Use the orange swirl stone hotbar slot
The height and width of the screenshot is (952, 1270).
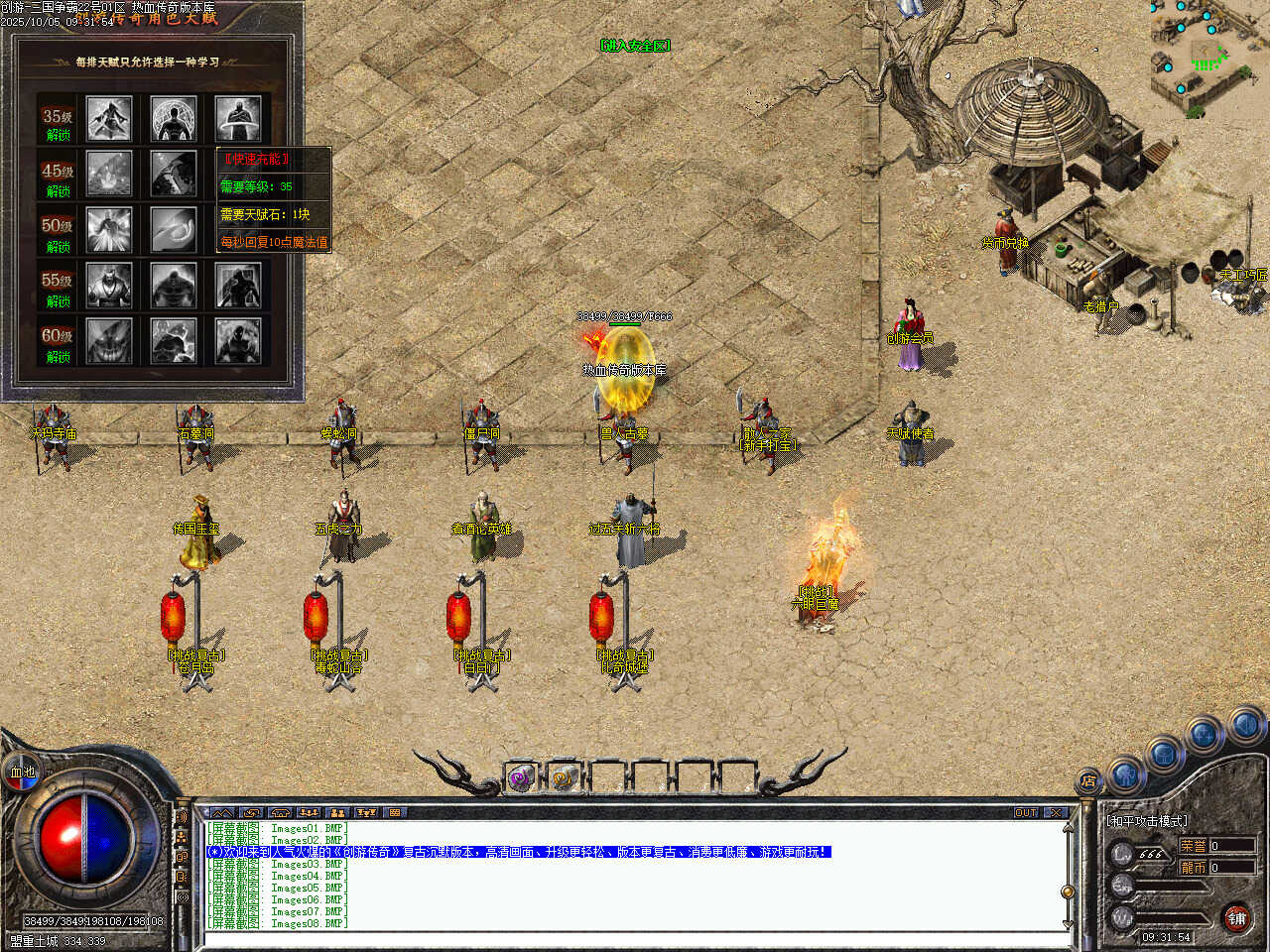(x=565, y=778)
